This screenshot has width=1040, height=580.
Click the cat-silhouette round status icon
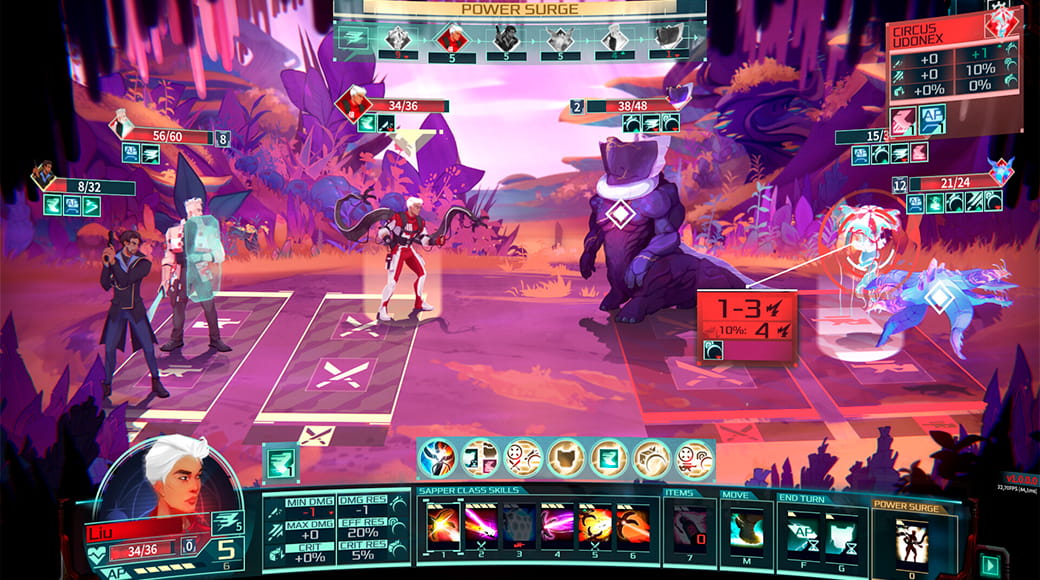[566, 459]
